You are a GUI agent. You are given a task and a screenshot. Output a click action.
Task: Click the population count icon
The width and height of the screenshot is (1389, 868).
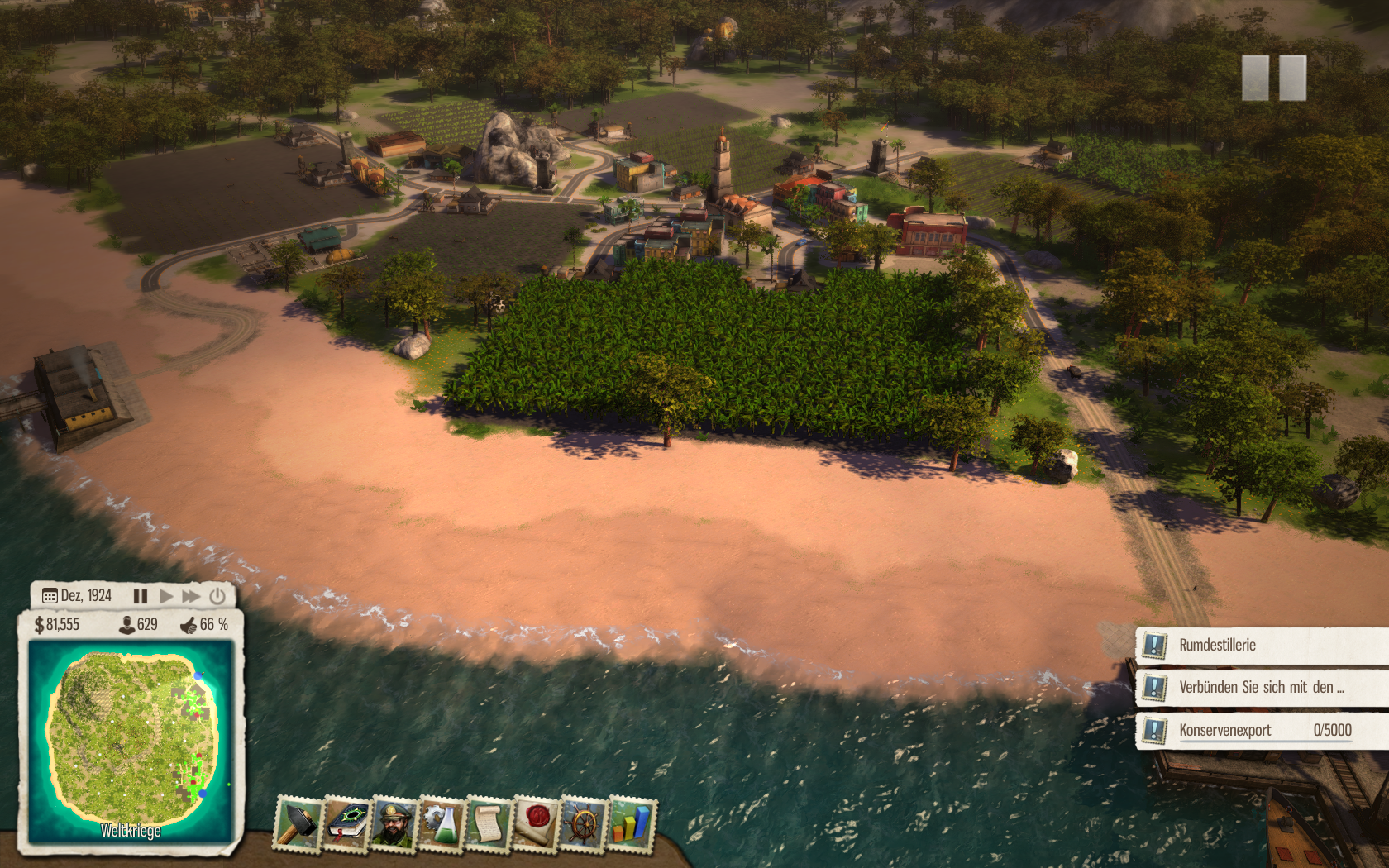point(127,625)
